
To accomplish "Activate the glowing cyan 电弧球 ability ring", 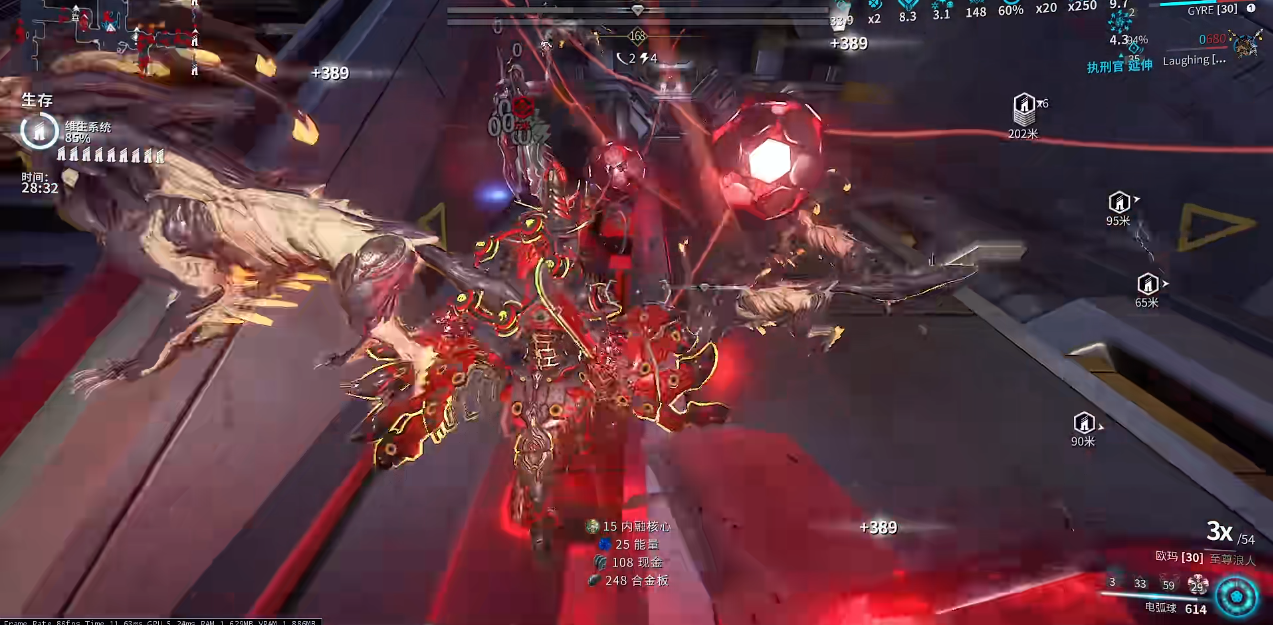I will click(1236, 597).
